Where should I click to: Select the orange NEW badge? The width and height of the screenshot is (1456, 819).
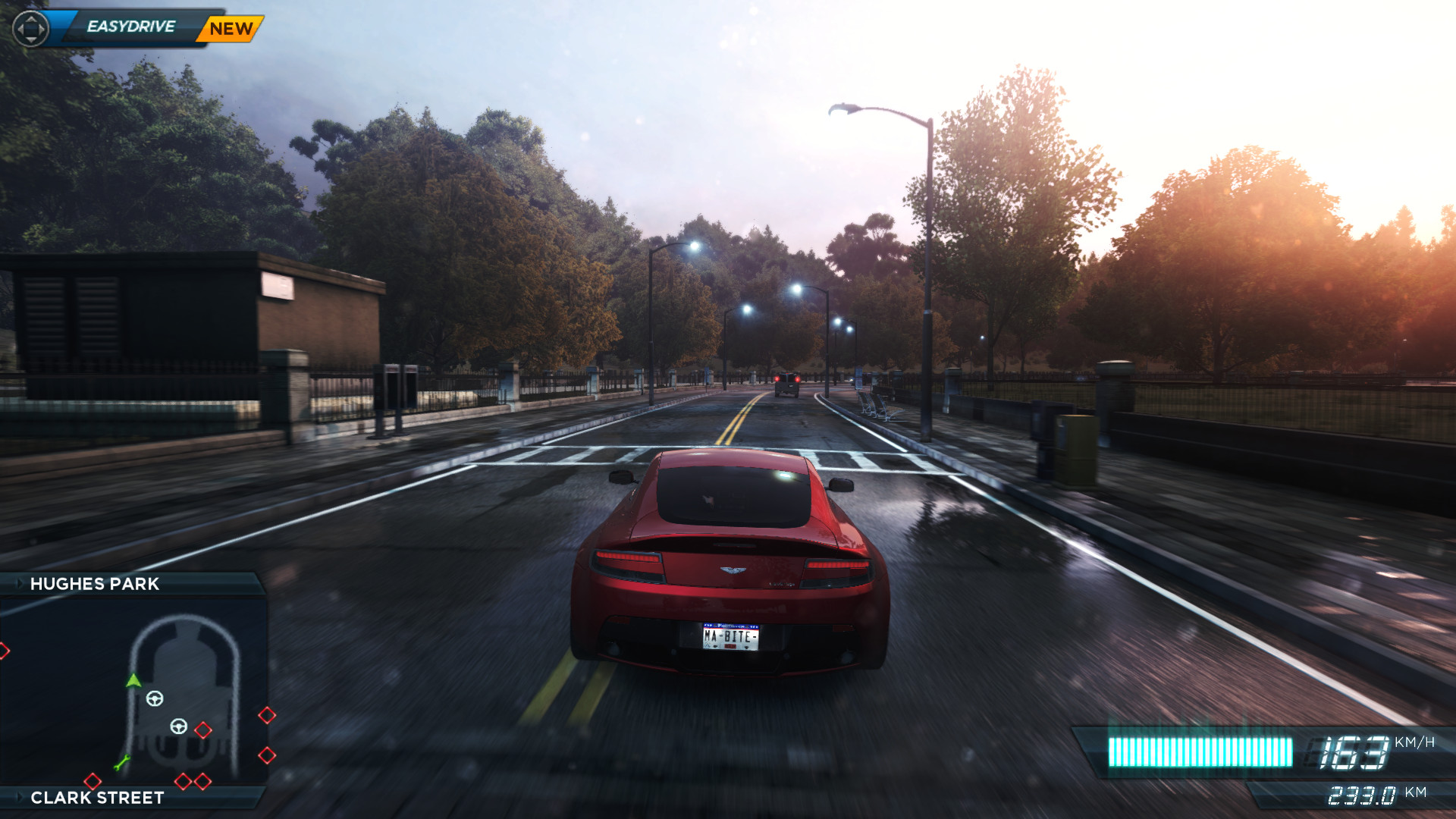point(231,29)
